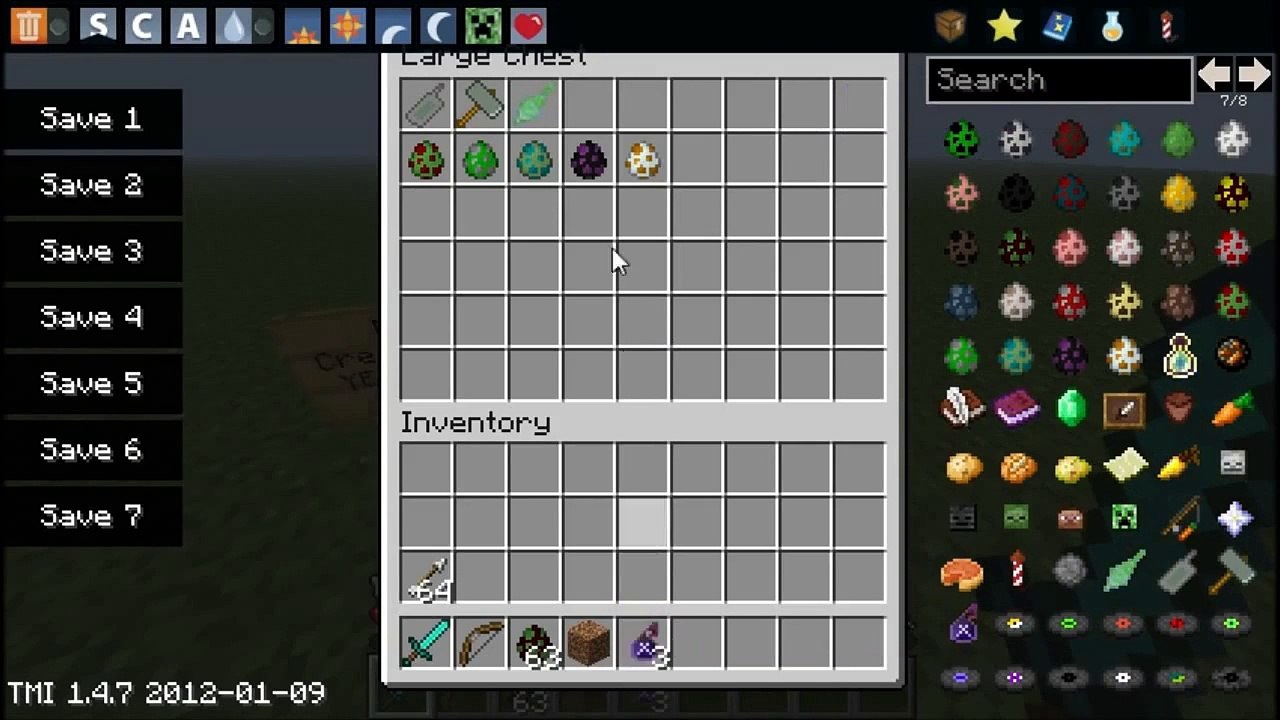Click the Search input field
This screenshot has width=1280, height=720.
(x=1058, y=80)
